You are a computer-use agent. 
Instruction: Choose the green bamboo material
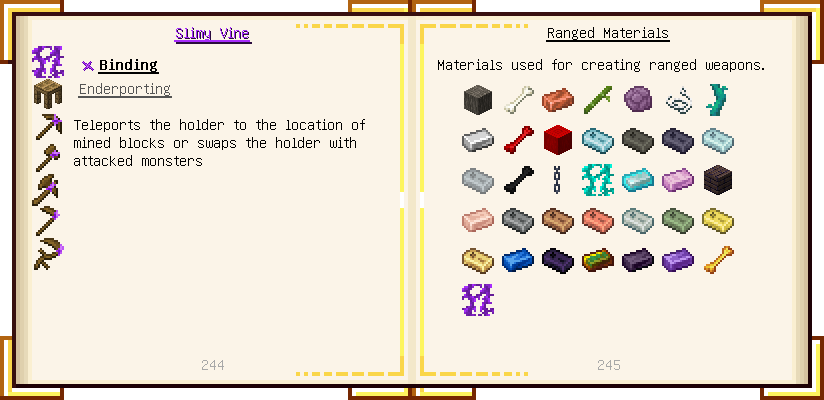click(x=598, y=100)
